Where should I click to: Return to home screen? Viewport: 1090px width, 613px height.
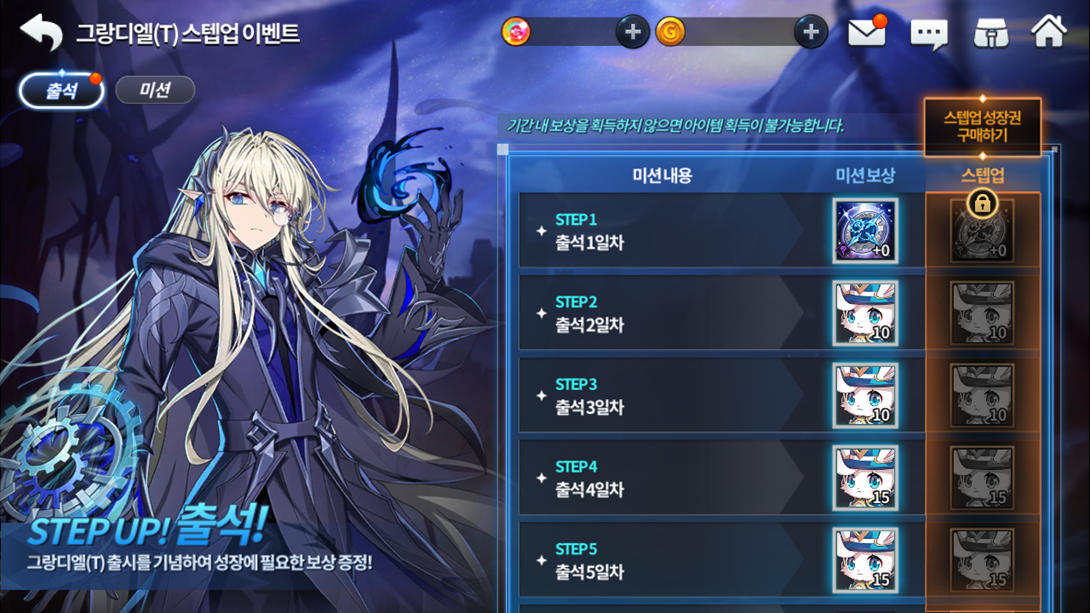1049,32
